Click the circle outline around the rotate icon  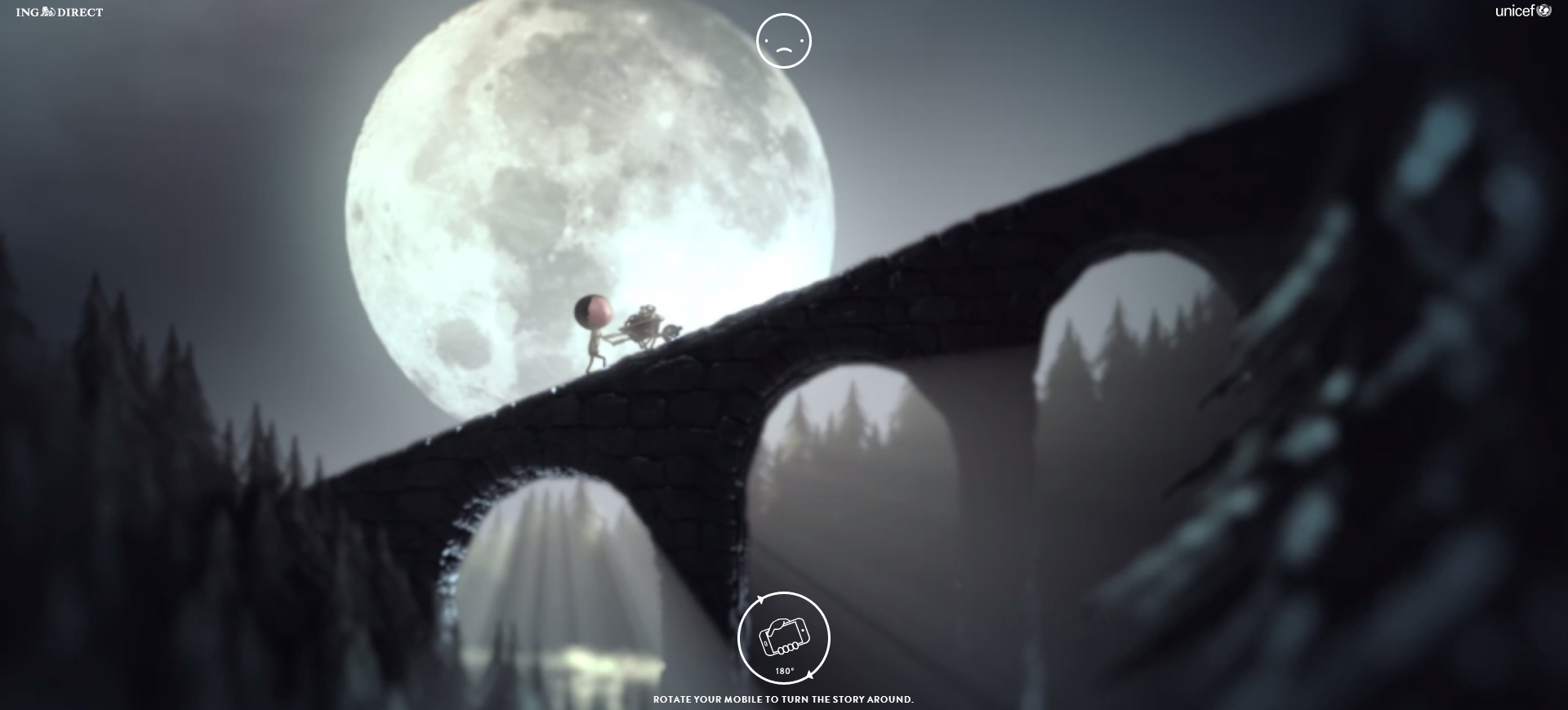740,637
